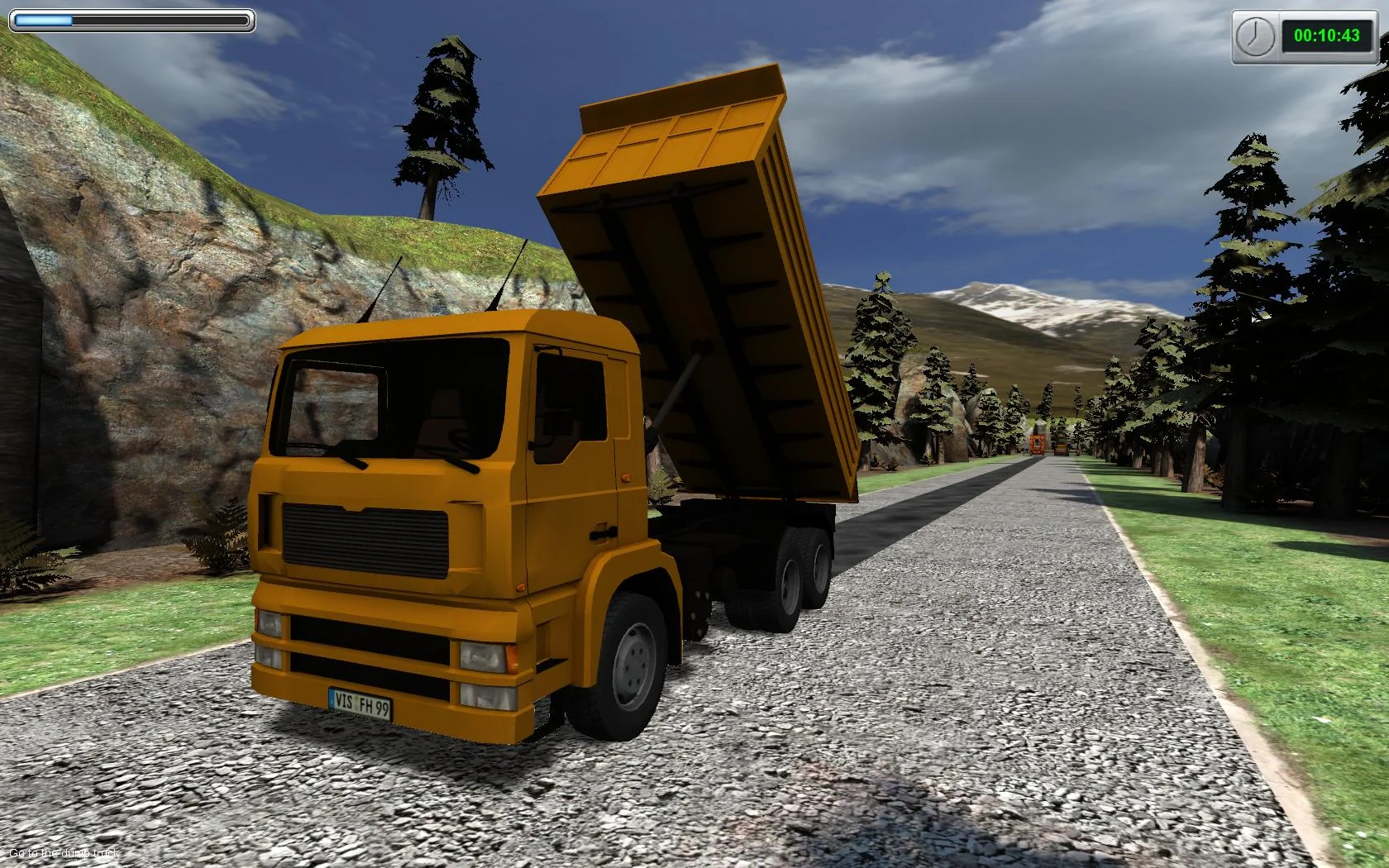Click the objective text 'Go to the dump truck'
Screen dimensions: 1389x868
(60, 851)
